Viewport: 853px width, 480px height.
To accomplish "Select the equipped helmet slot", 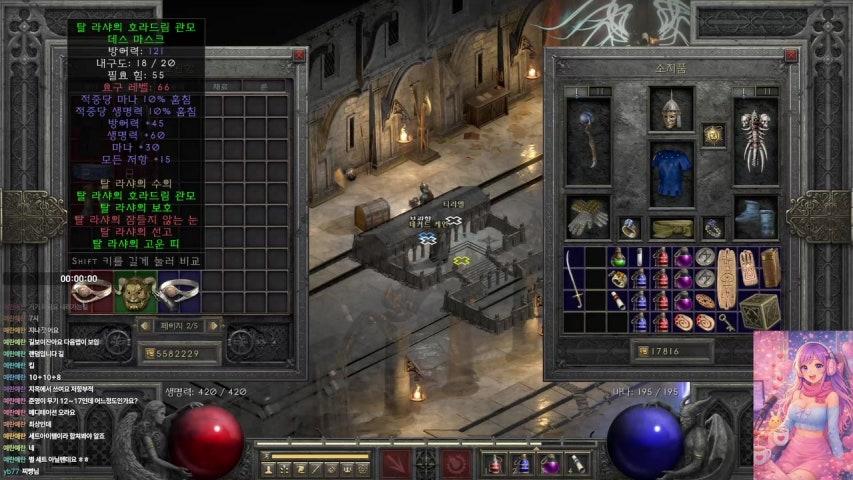I will click(x=671, y=110).
